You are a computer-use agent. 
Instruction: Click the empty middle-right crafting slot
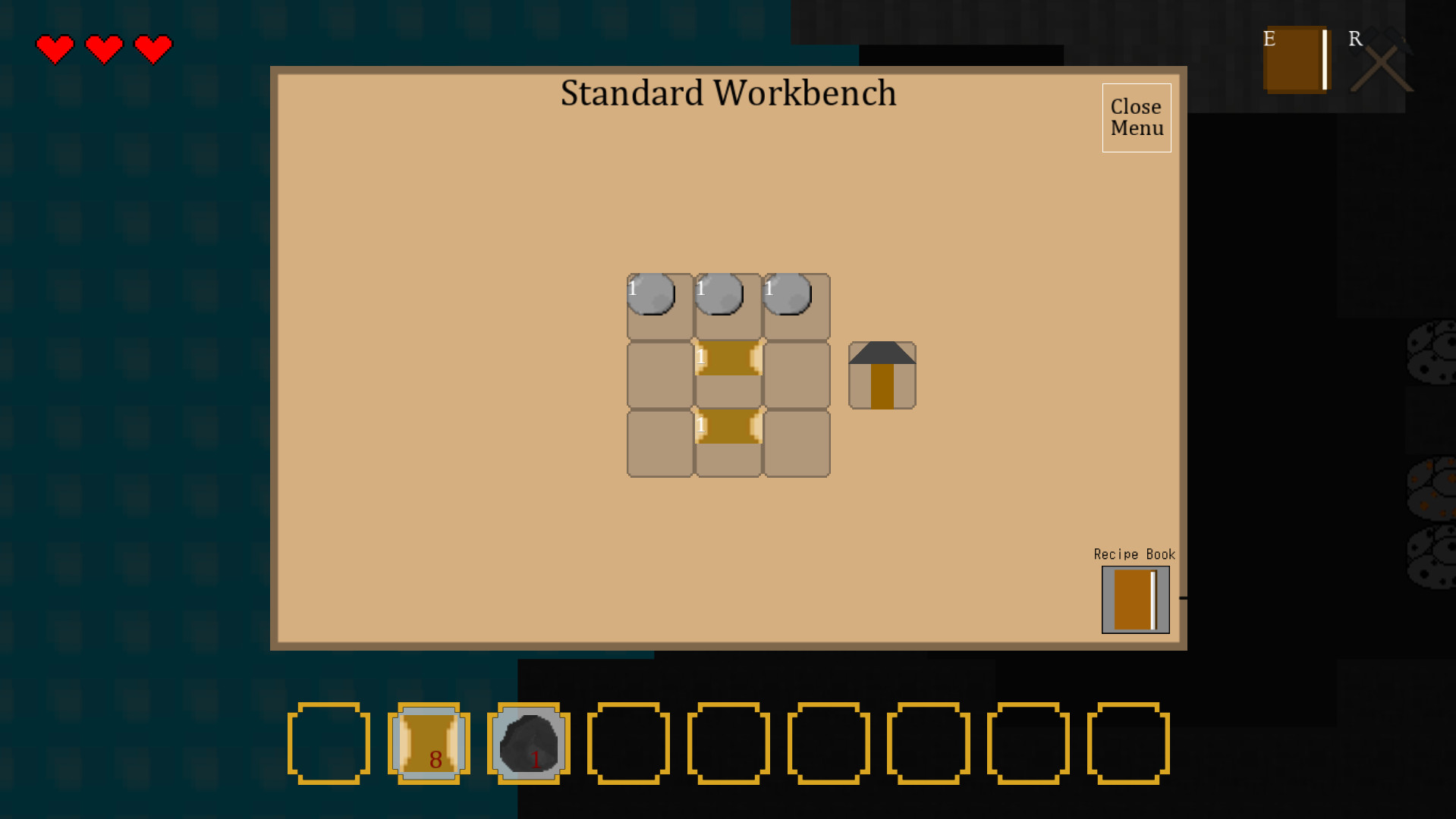pyautogui.click(x=796, y=373)
